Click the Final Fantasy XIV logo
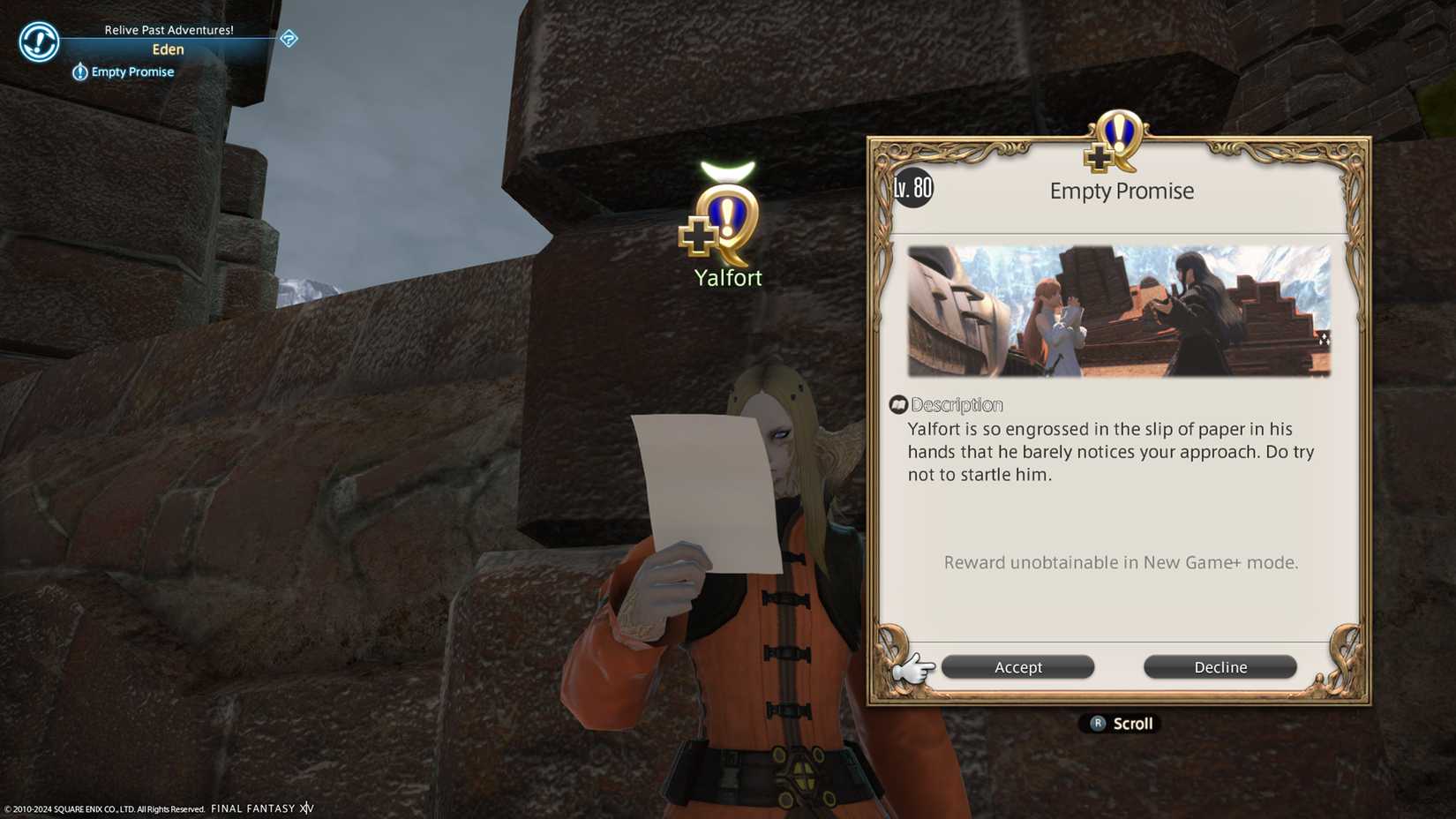Image resolution: width=1456 pixels, height=819 pixels. click(261, 808)
